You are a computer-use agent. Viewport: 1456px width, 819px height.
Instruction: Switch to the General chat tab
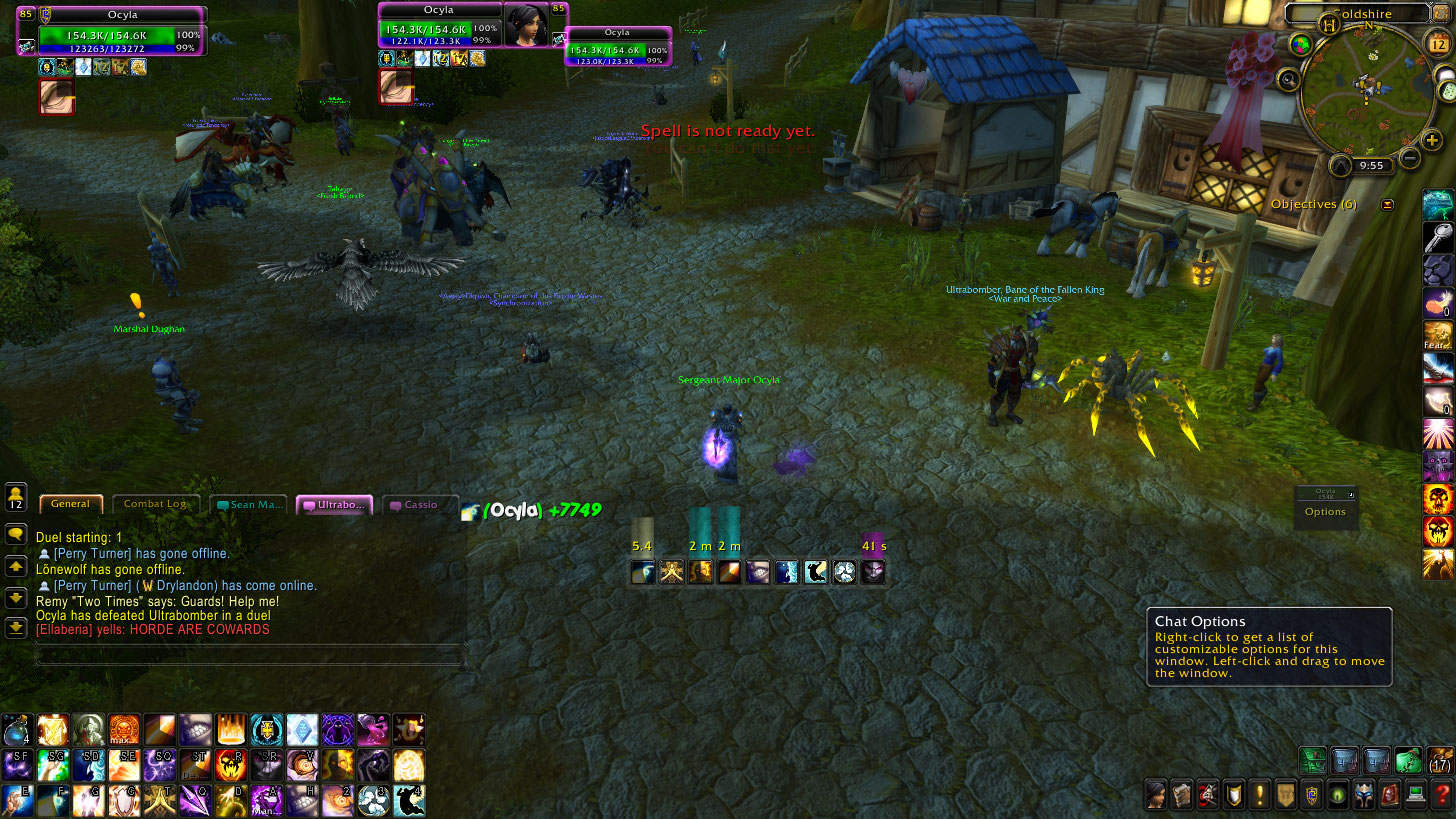[x=70, y=504]
